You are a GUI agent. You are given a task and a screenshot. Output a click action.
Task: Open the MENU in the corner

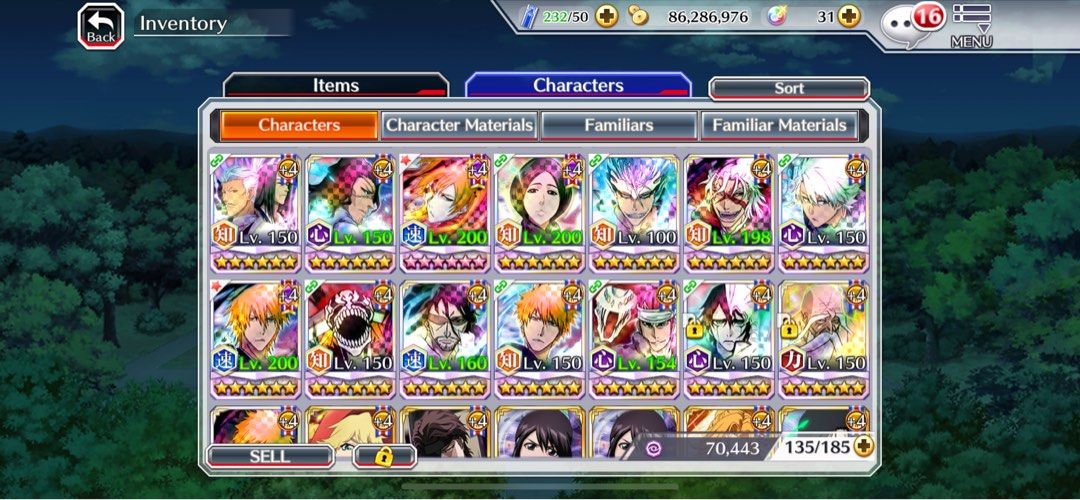click(971, 26)
